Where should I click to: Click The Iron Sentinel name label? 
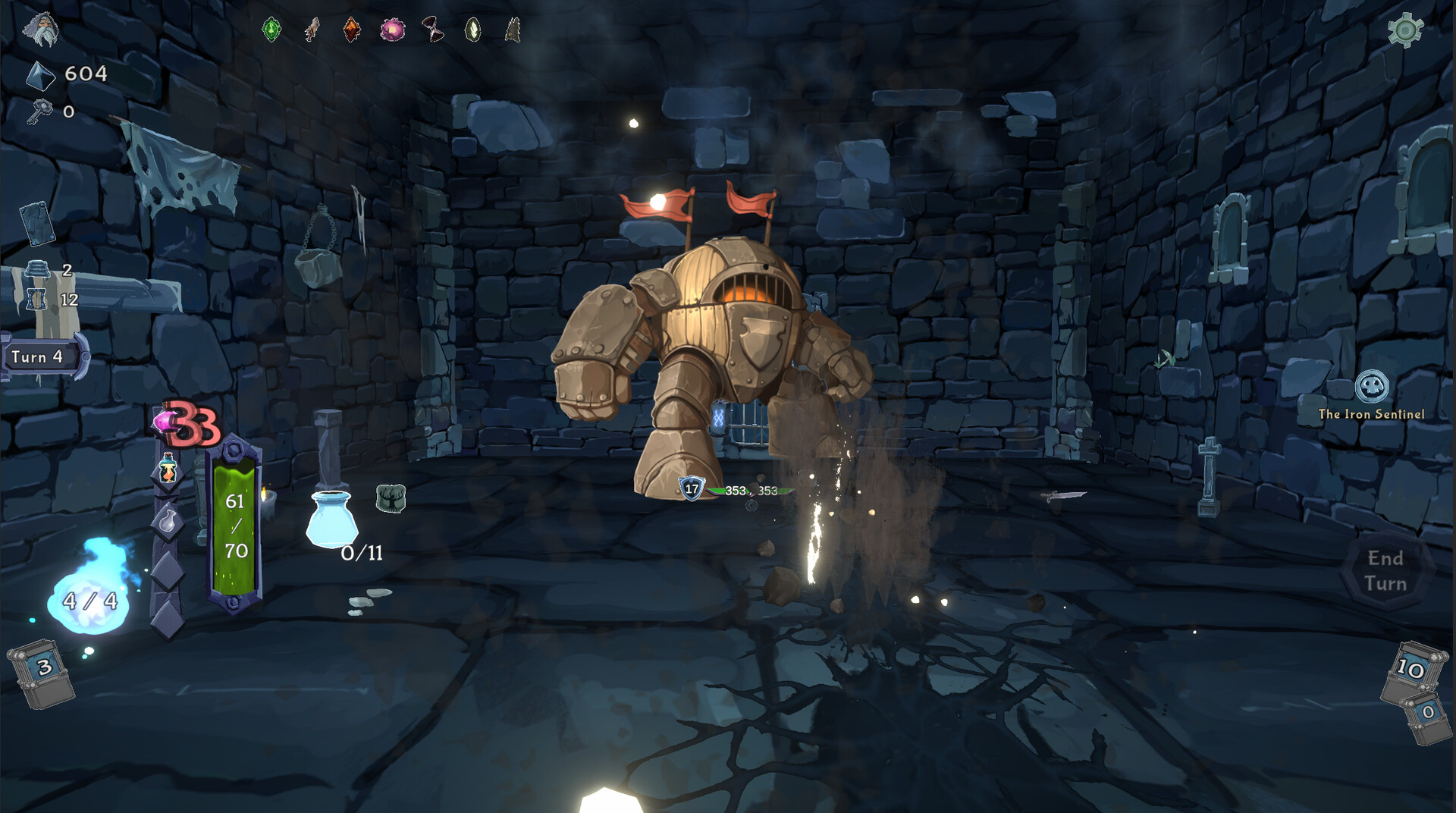[1373, 414]
